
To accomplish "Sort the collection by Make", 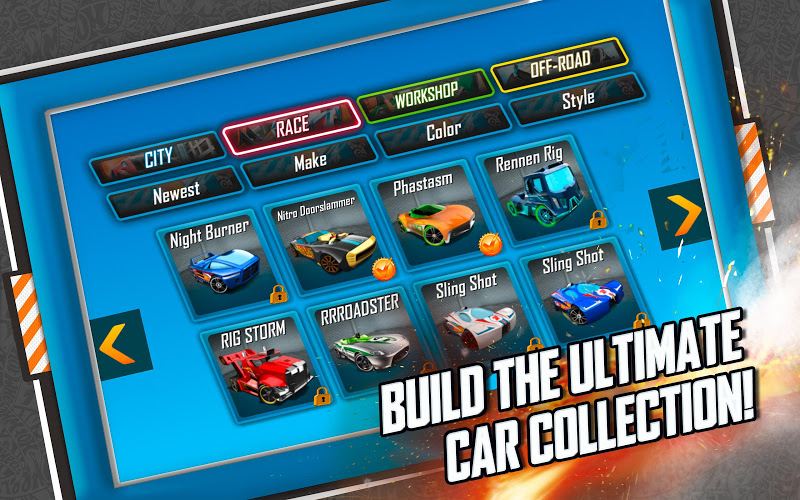I will [310, 160].
